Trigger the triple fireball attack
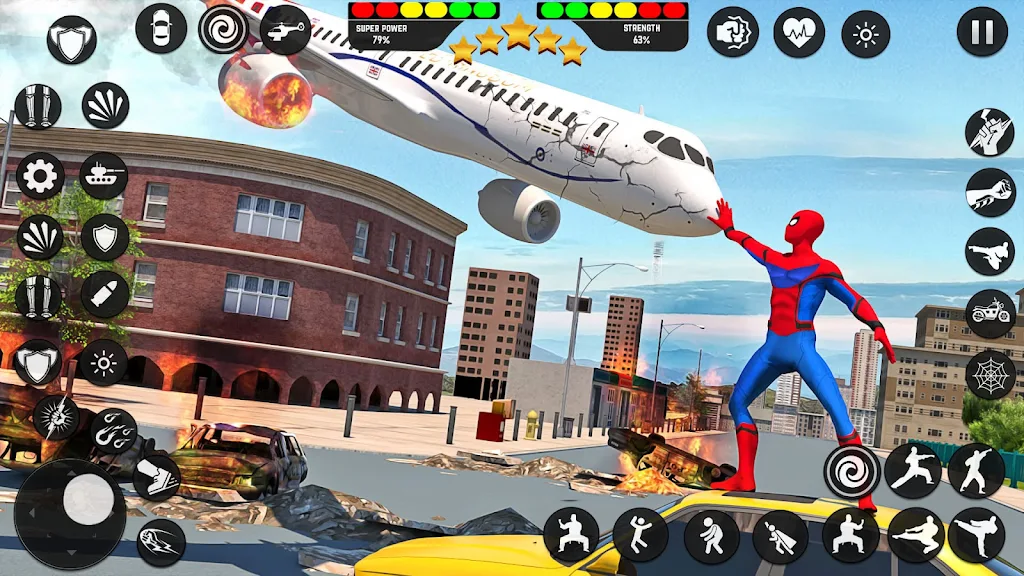This screenshot has height=576, width=1024. 113,430
